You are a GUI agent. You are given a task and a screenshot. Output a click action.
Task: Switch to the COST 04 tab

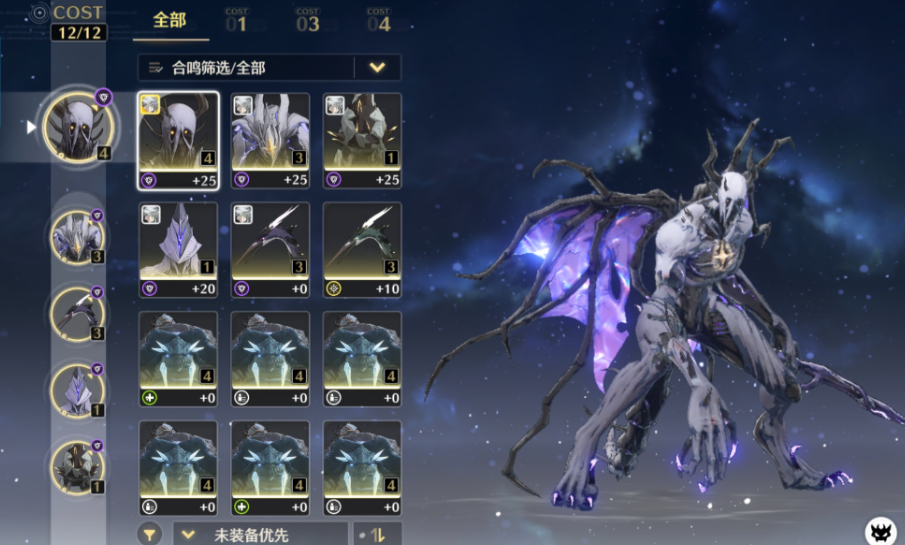[378, 21]
